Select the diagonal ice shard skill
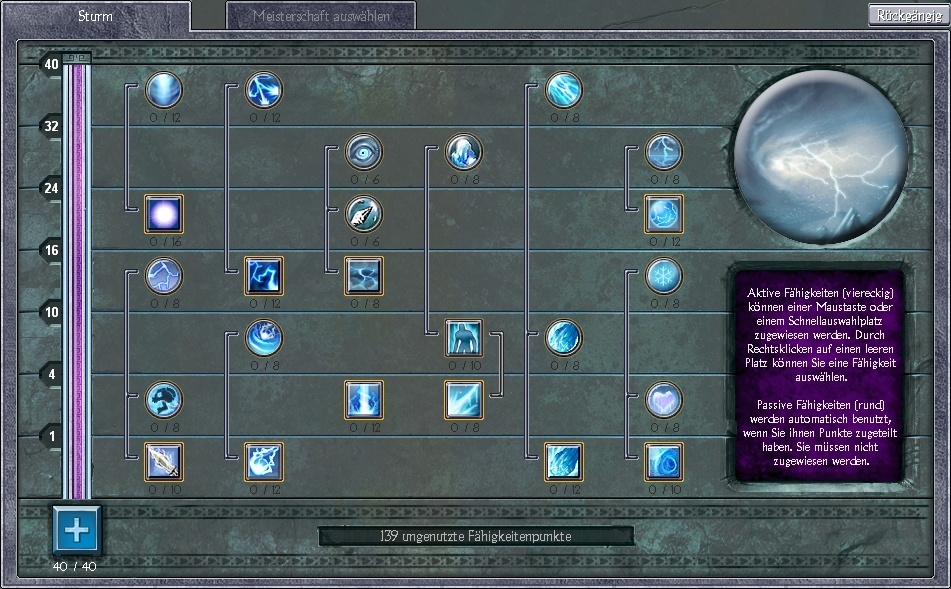This screenshot has height=589, width=951. coord(464,400)
